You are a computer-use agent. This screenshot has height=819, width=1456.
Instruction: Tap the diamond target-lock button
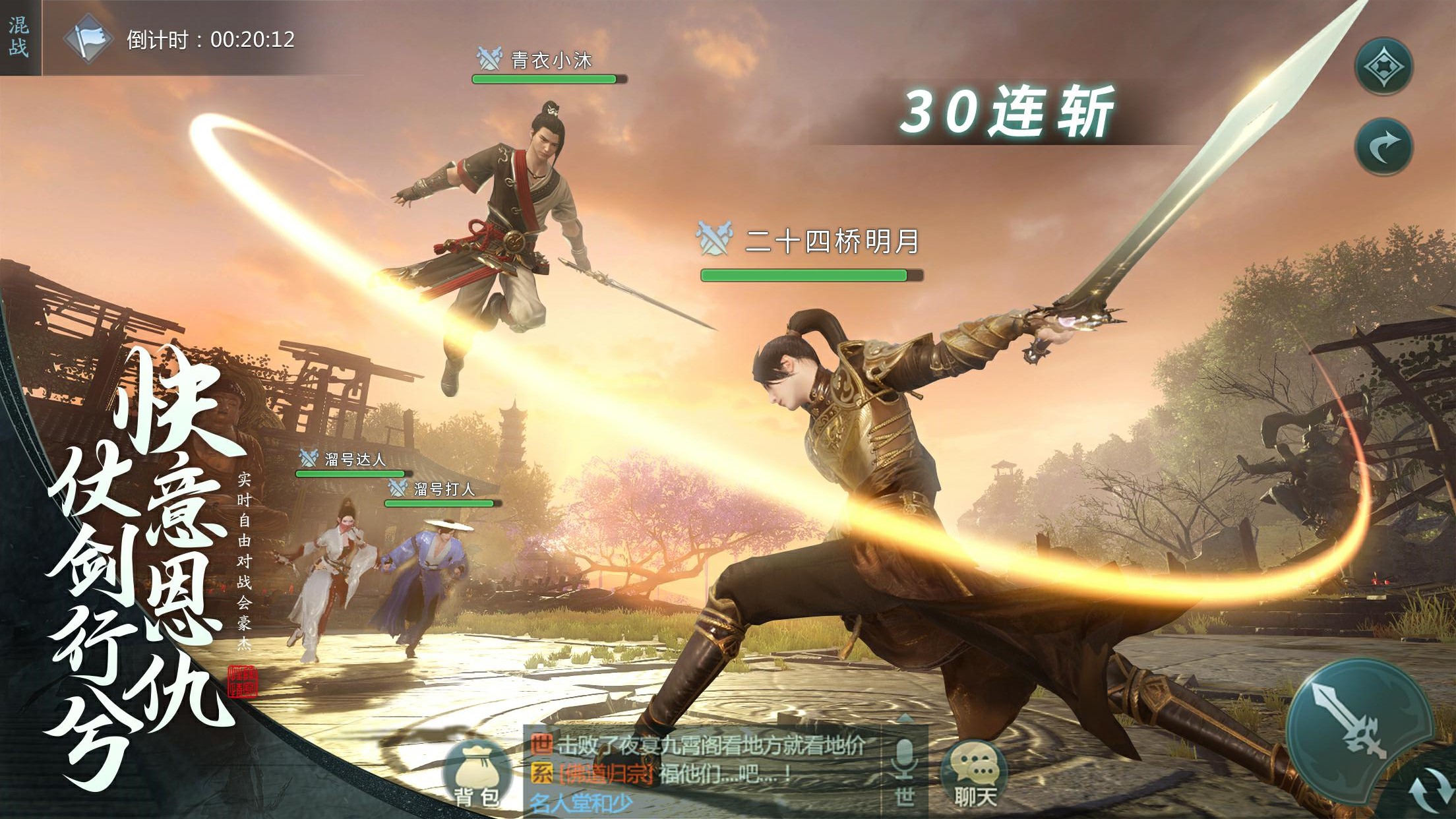1383,67
